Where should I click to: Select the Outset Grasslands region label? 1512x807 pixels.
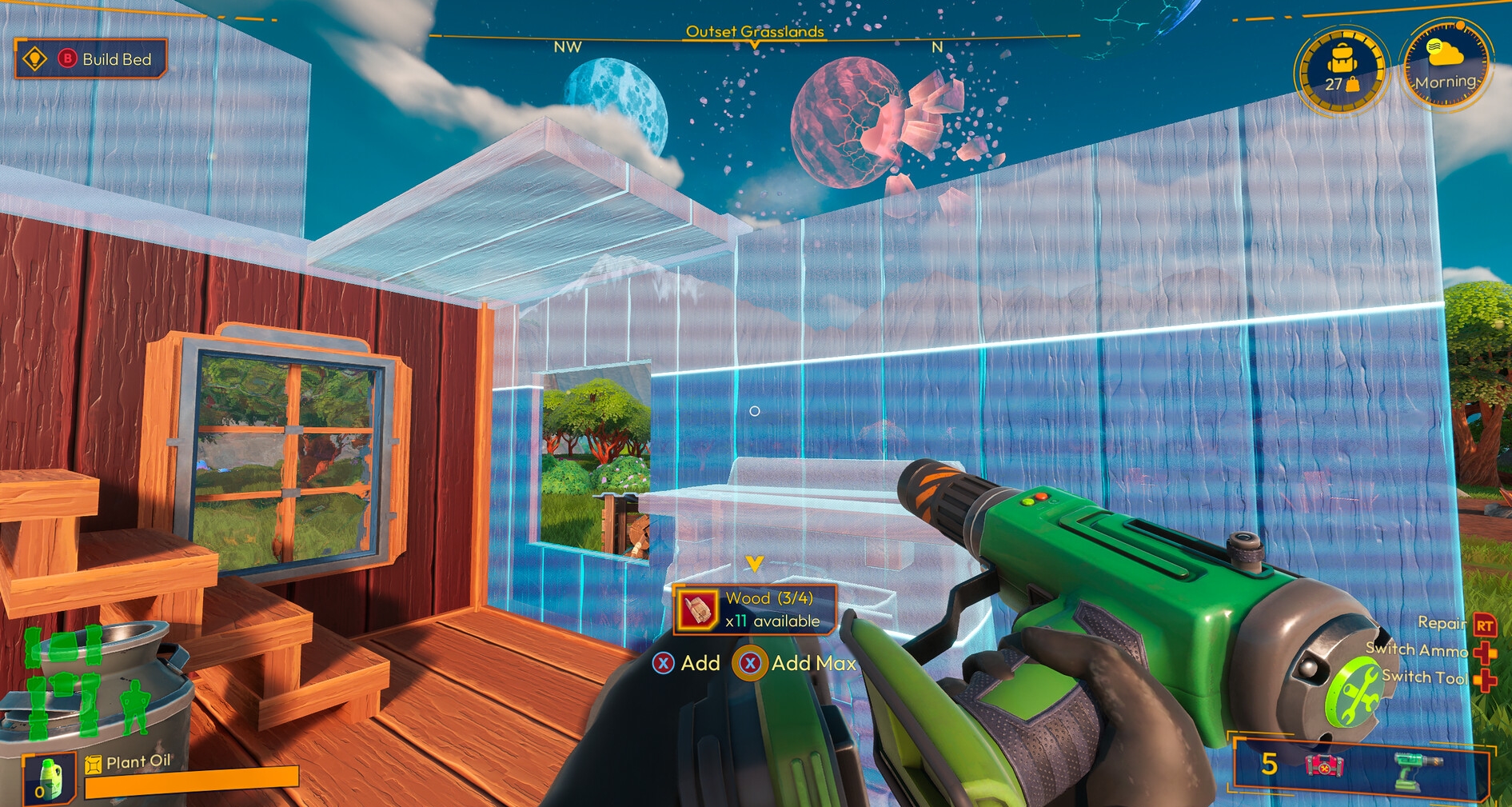pos(755,33)
